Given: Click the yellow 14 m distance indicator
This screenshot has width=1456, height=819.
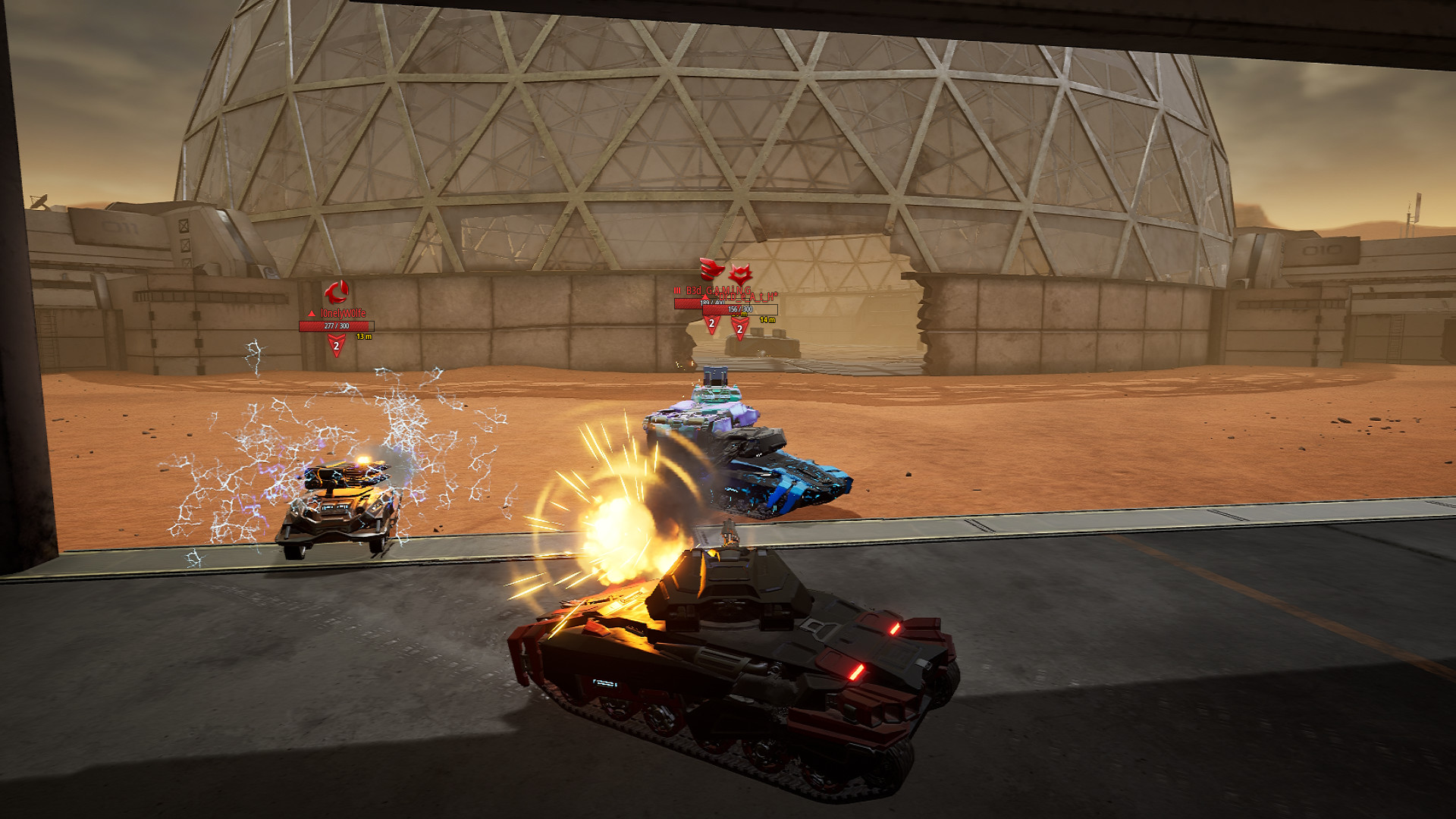Looking at the screenshot, I should 767,320.
